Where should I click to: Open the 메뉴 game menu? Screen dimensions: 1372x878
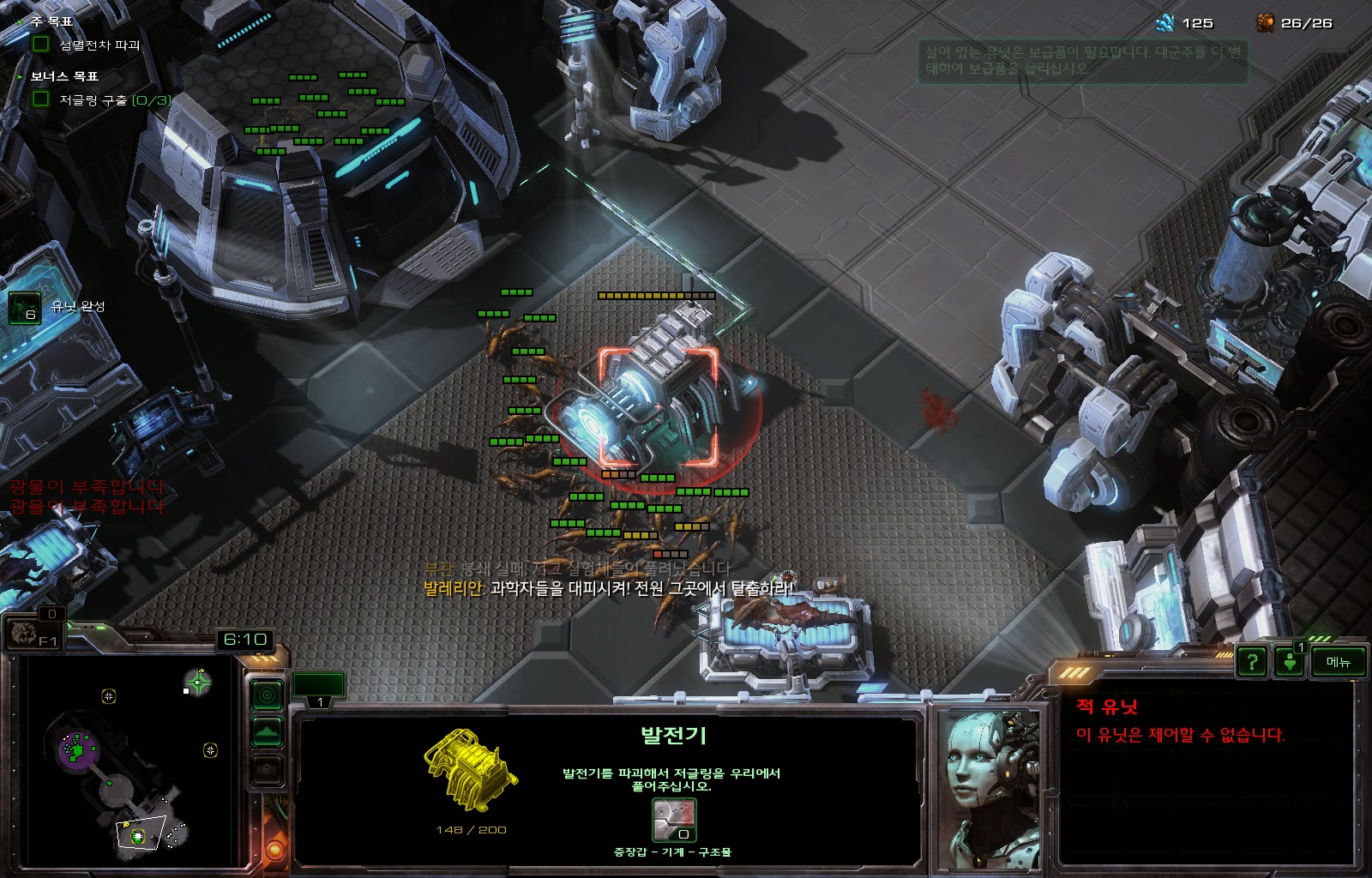tap(1338, 662)
